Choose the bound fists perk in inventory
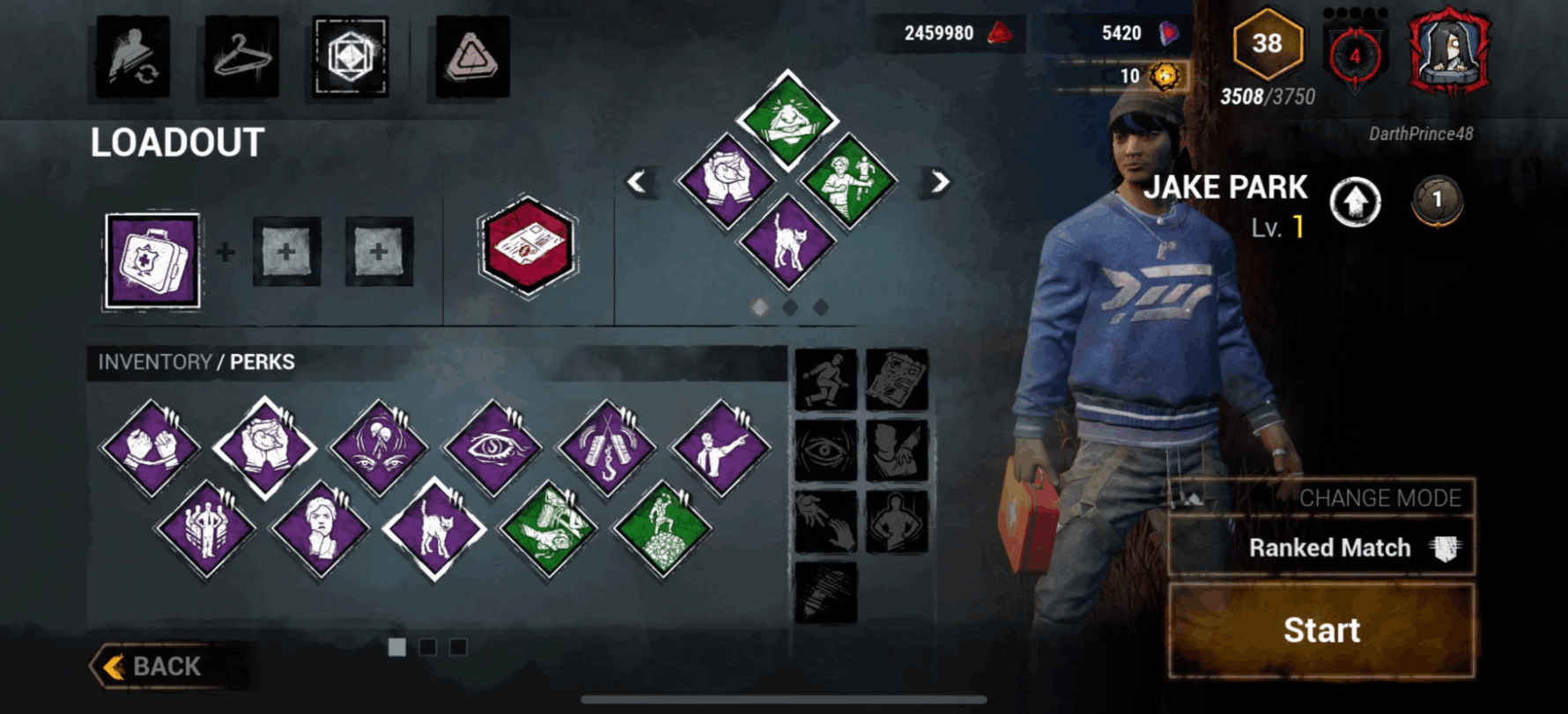The height and width of the screenshot is (714, 1568). click(x=151, y=447)
